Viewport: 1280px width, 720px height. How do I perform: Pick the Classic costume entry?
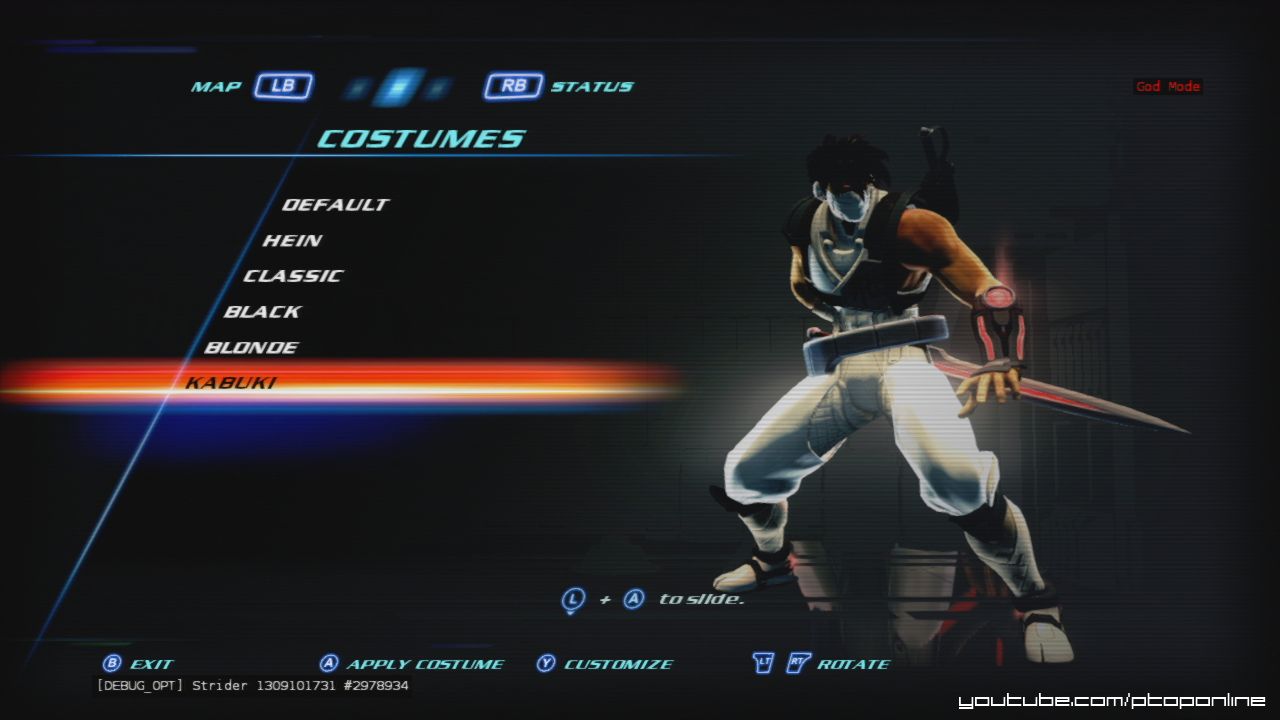[x=293, y=276]
